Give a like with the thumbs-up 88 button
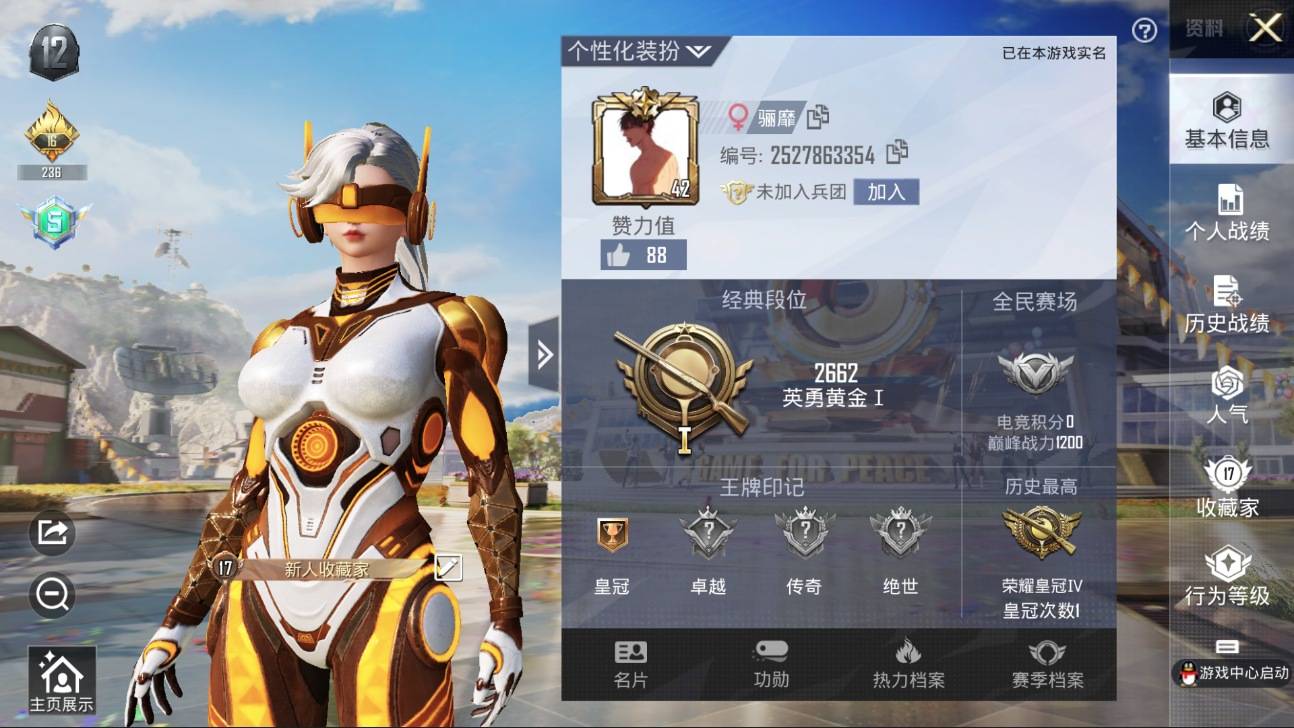The width and height of the screenshot is (1294, 728). coord(643,255)
